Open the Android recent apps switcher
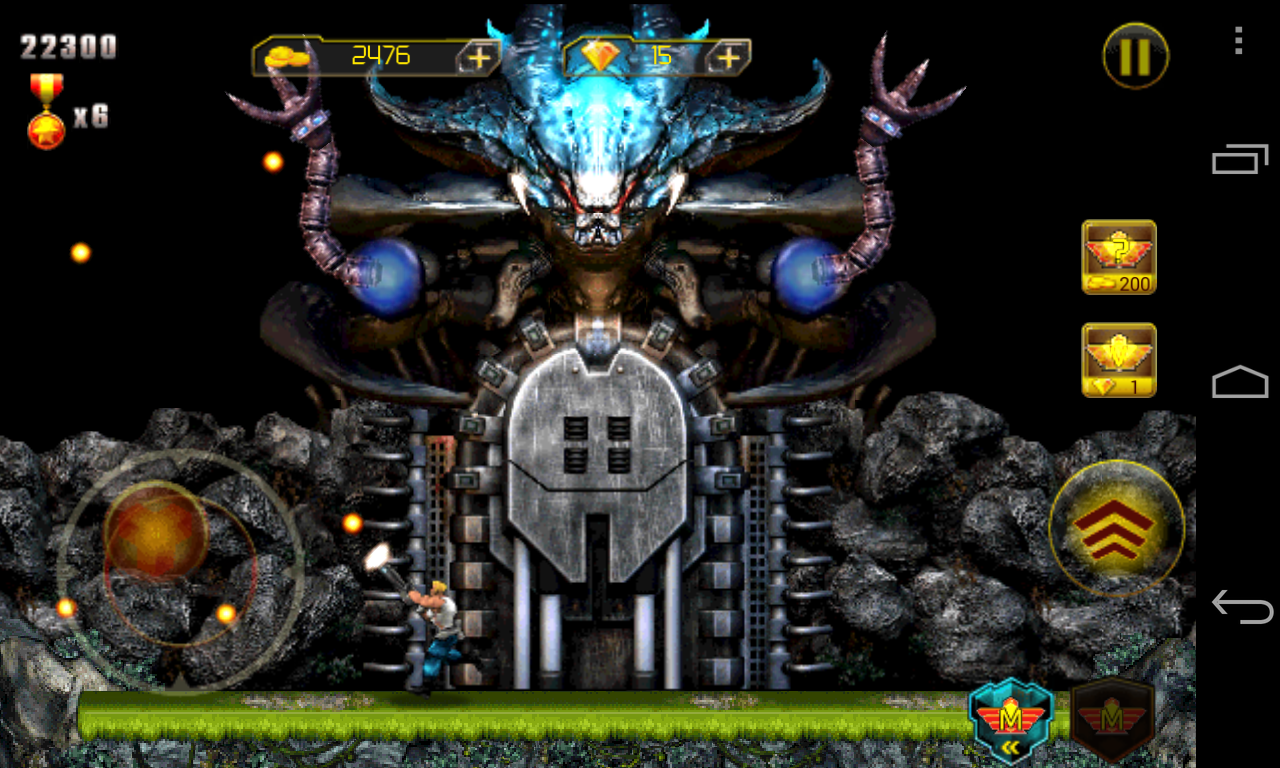Image resolution: width=1280 pixels, height=768 pixels. (1237, 157)
